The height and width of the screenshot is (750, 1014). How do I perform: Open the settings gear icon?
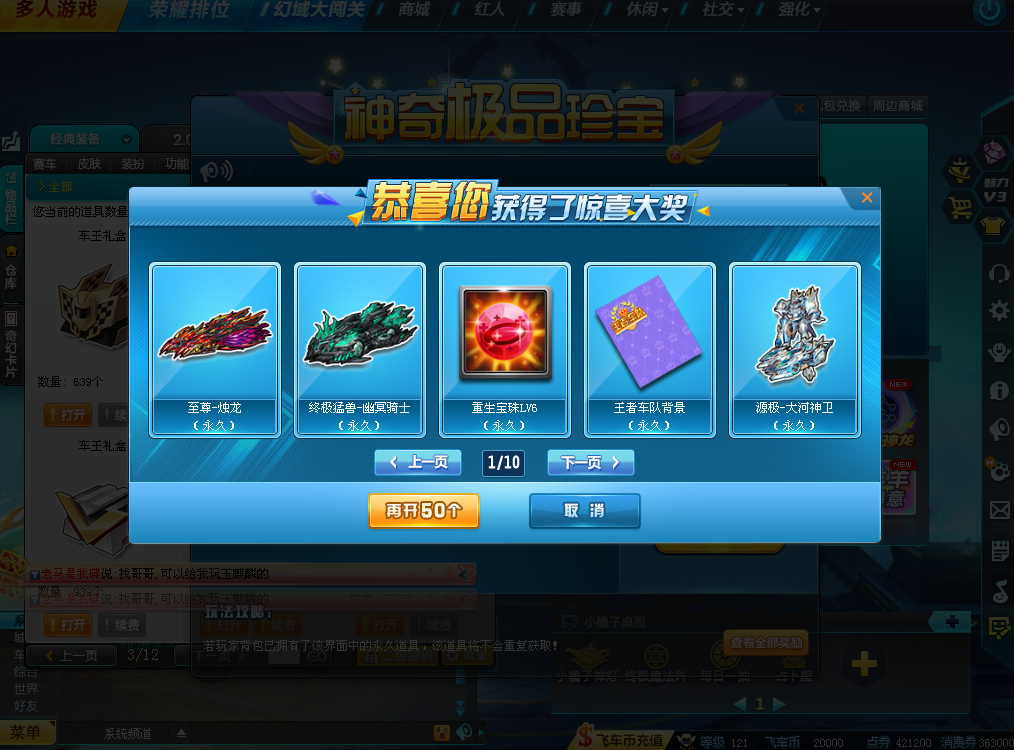pyautogui.click(x=998, y=311)
